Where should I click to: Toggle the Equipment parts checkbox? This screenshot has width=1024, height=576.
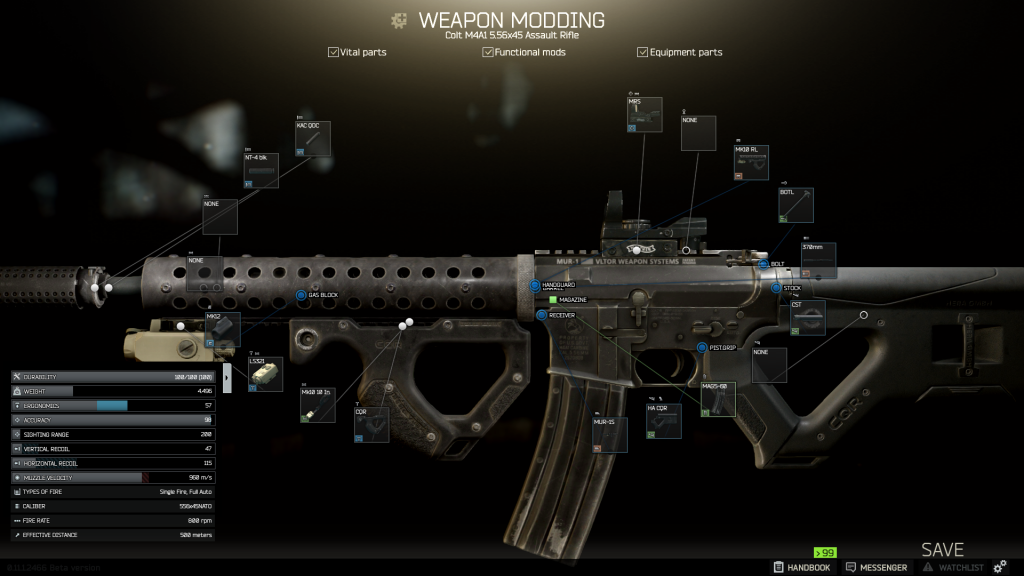click(642, 52)
